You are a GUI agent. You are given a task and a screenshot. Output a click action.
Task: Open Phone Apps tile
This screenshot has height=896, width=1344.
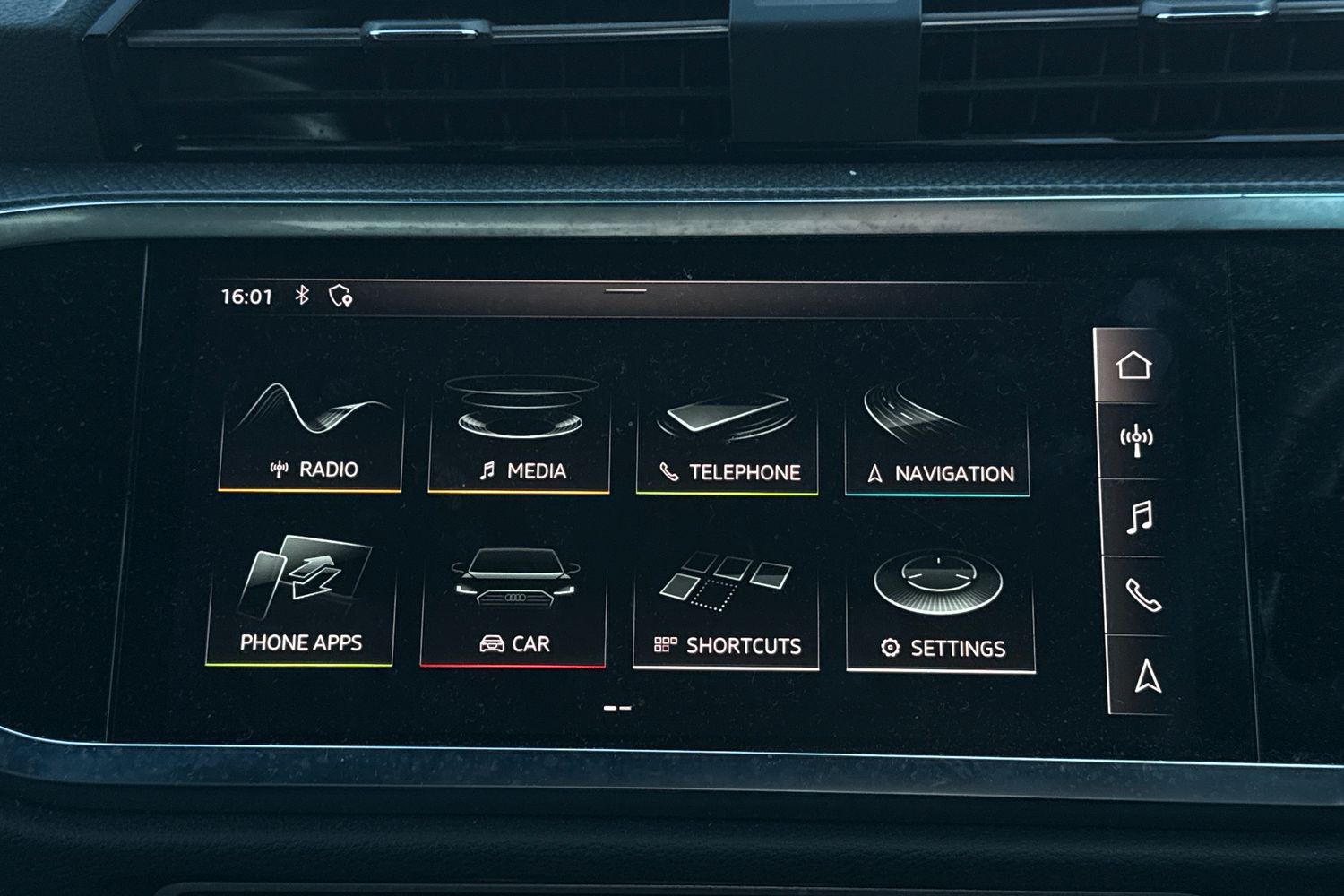point(300,602)
